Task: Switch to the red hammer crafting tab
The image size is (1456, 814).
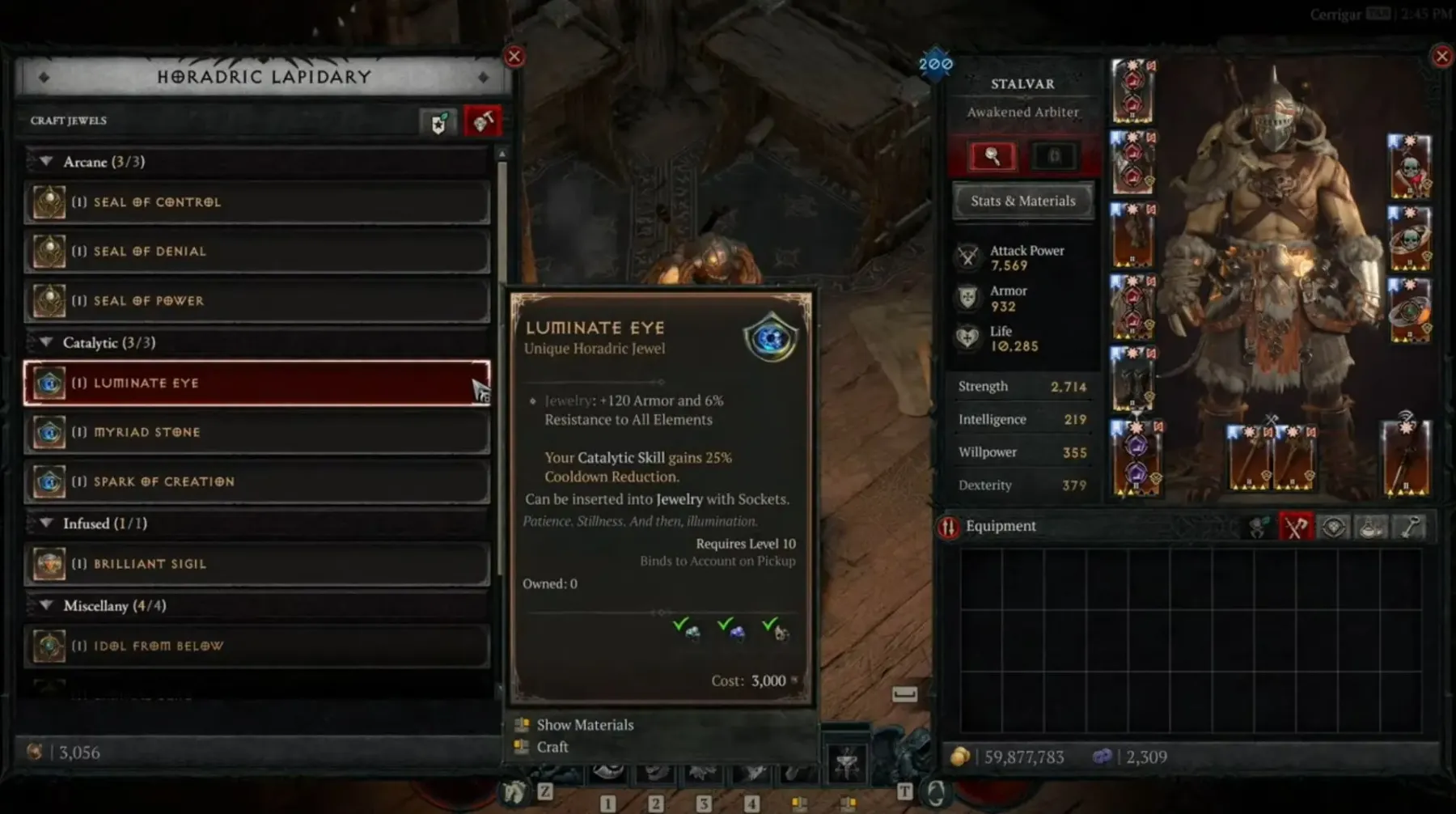Action: [482, 122]
